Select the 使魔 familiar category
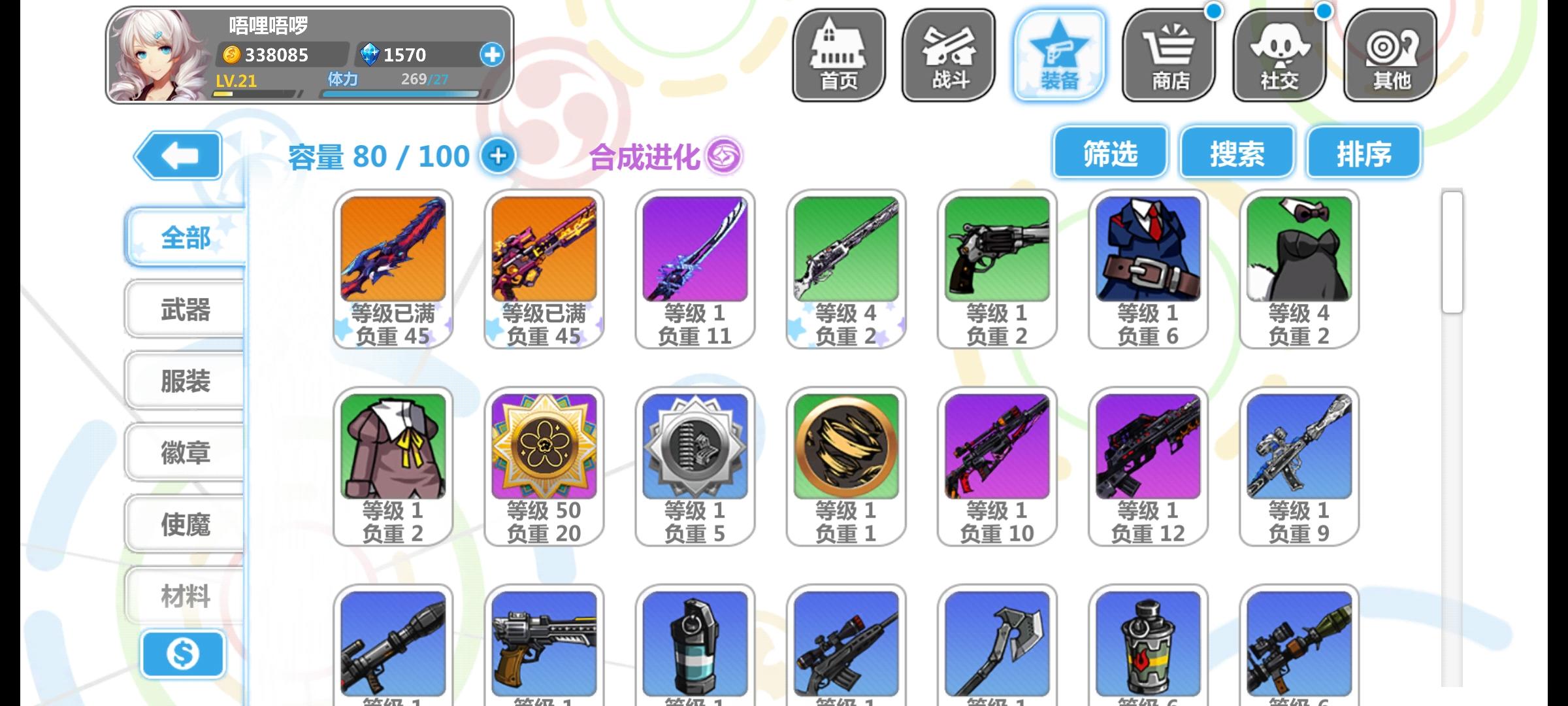Viewport: 1568px width, 706px height. [185, 523]
